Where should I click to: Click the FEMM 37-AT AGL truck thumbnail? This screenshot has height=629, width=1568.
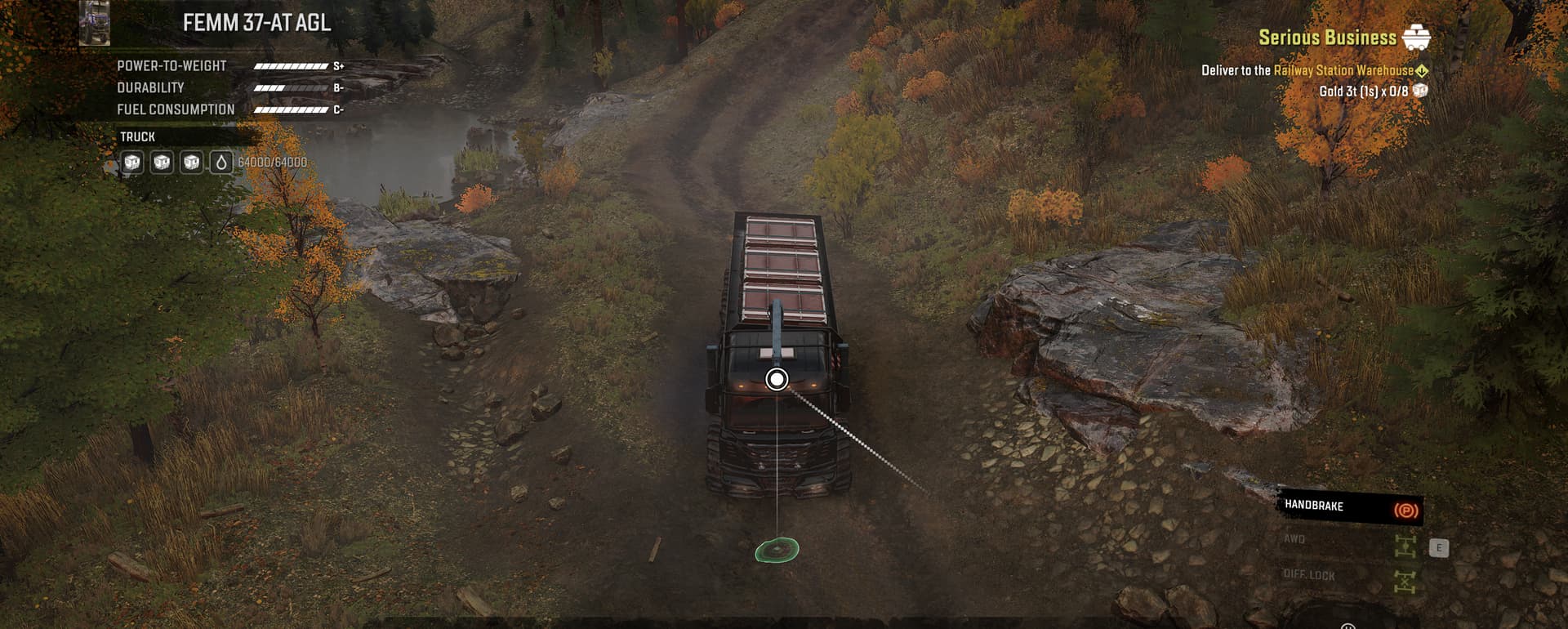coord(95,23)
